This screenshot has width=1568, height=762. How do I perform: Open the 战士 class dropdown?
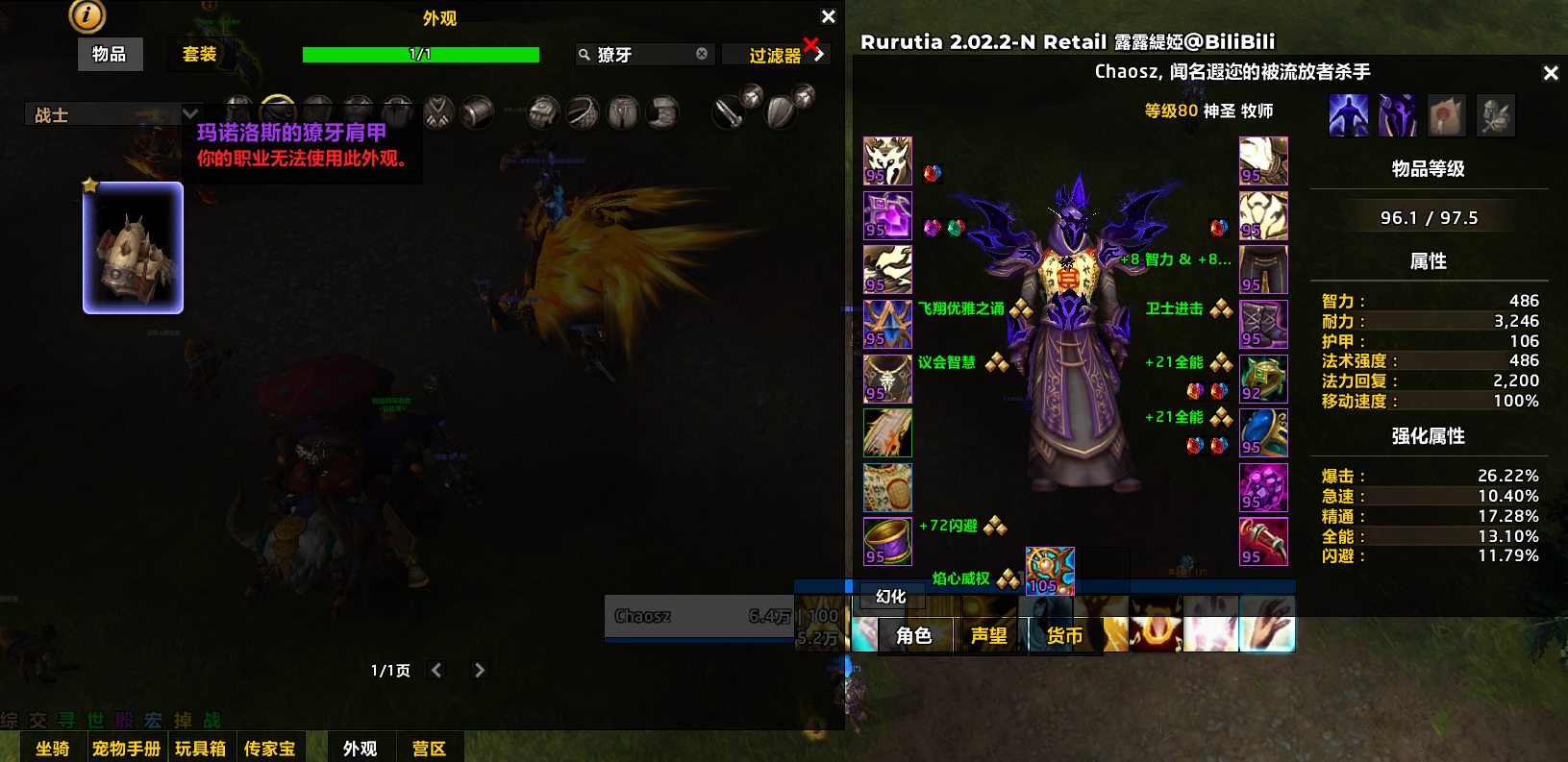pyautogui.click(x=112, y=114)
